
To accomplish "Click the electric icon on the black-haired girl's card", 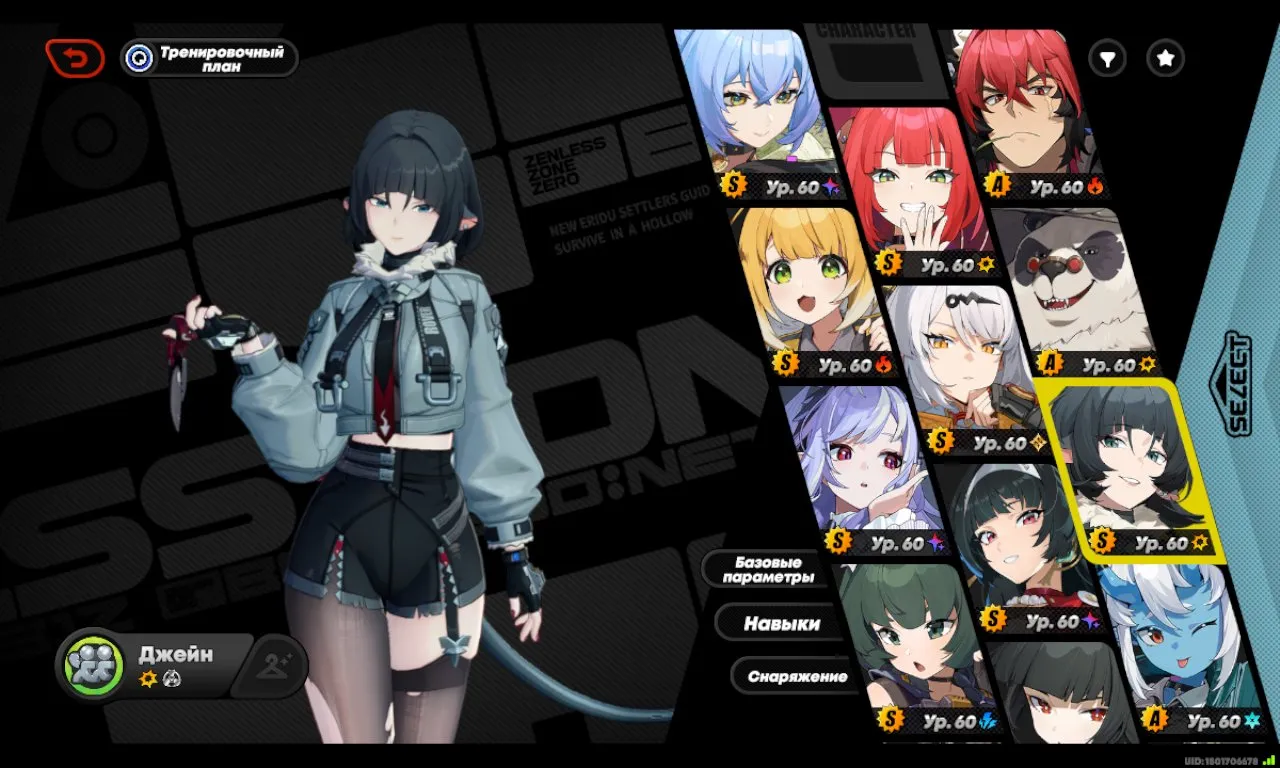I will coord(988,720).
